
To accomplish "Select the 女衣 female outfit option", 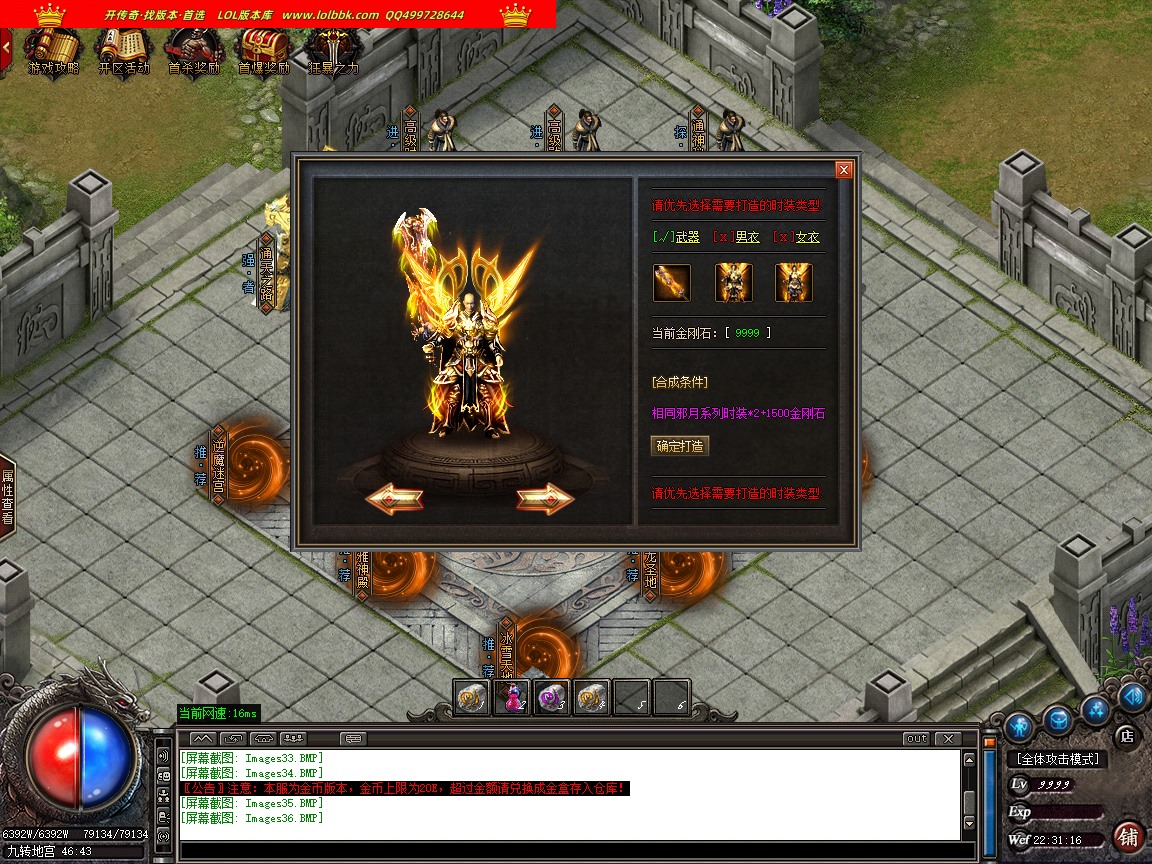I will 798,237.
